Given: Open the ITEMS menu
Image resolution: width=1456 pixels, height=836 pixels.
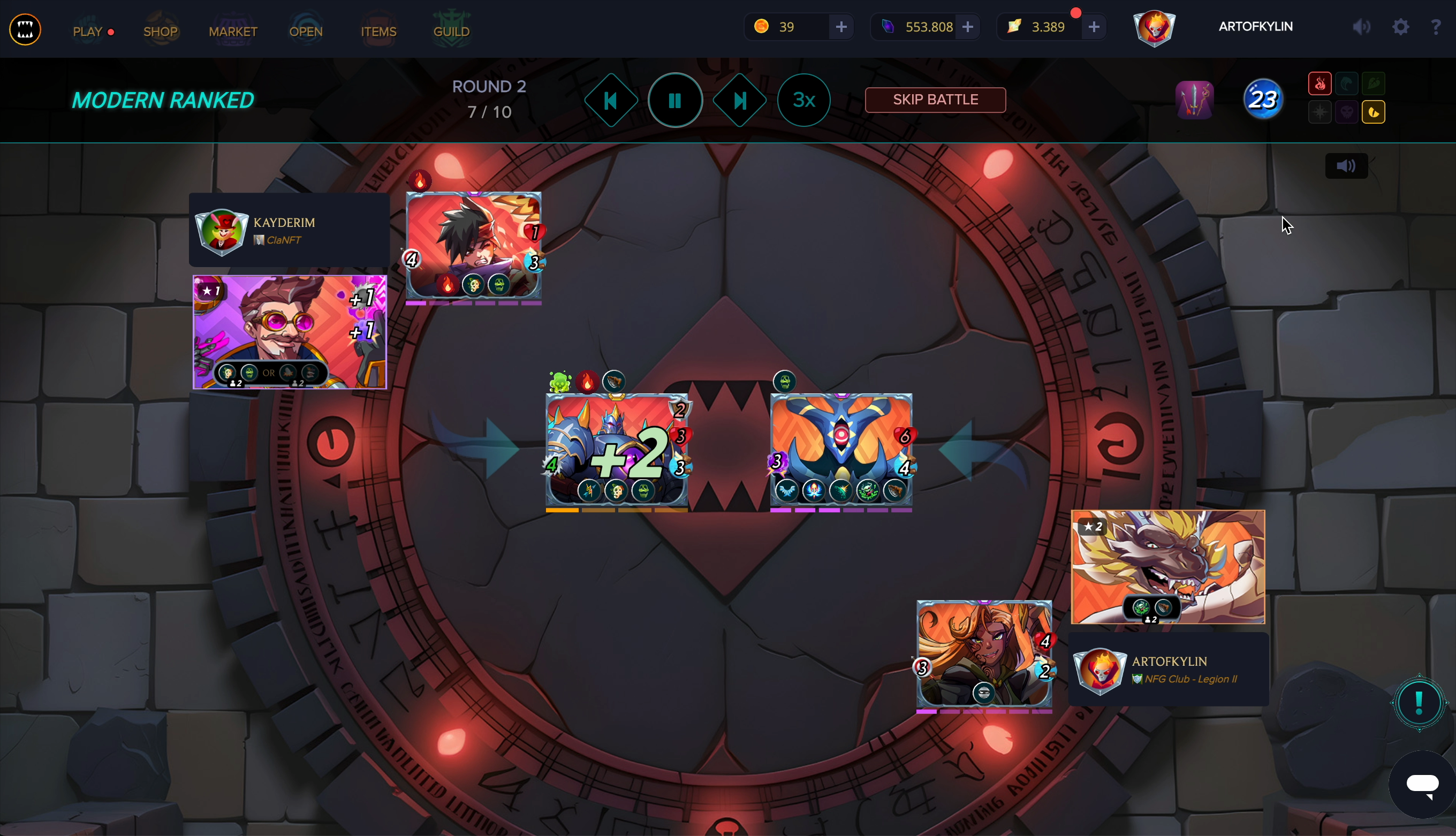Looking at the screenshot, I should coord(378,31).
